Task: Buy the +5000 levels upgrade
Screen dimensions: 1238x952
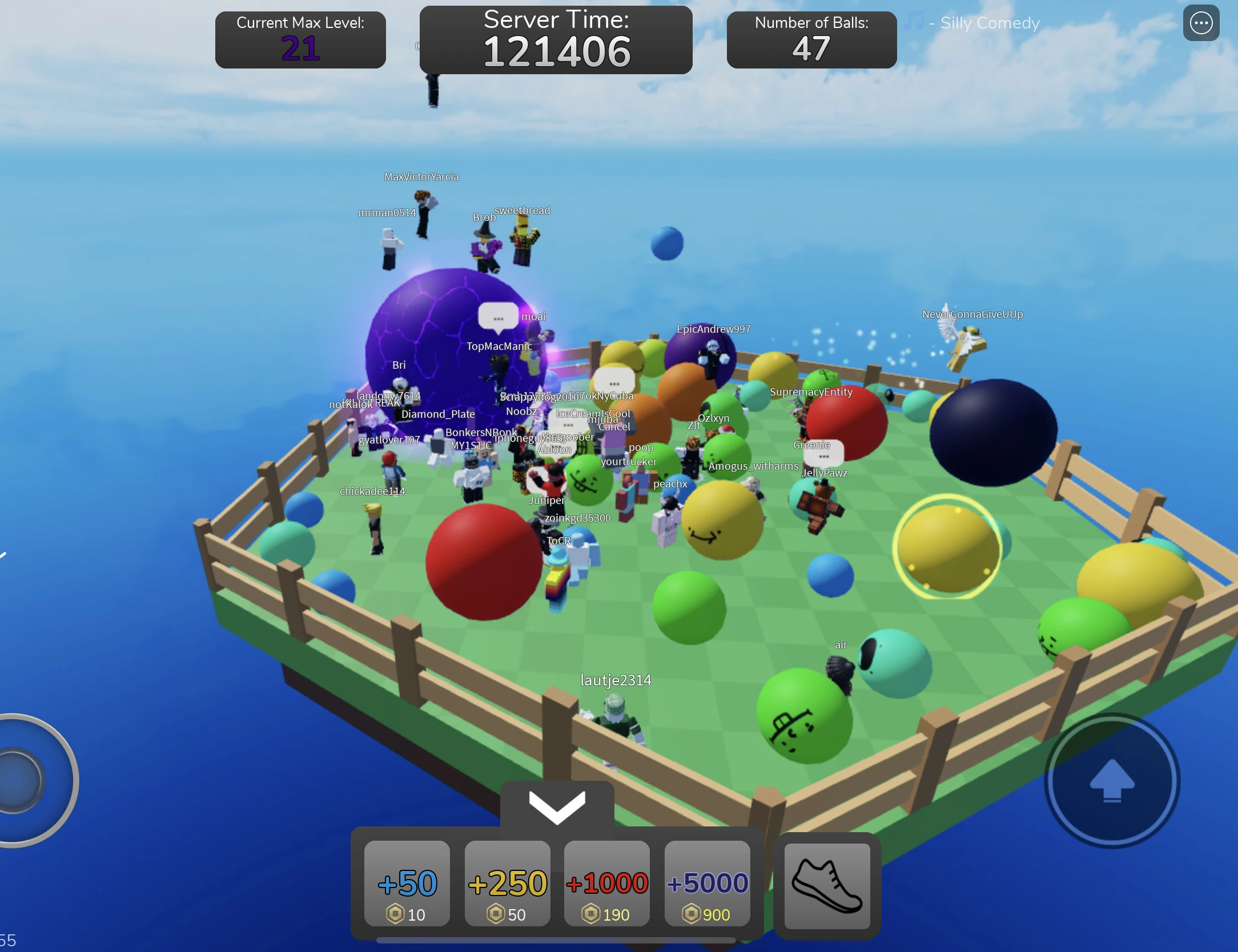Action: tap(707, 884)
